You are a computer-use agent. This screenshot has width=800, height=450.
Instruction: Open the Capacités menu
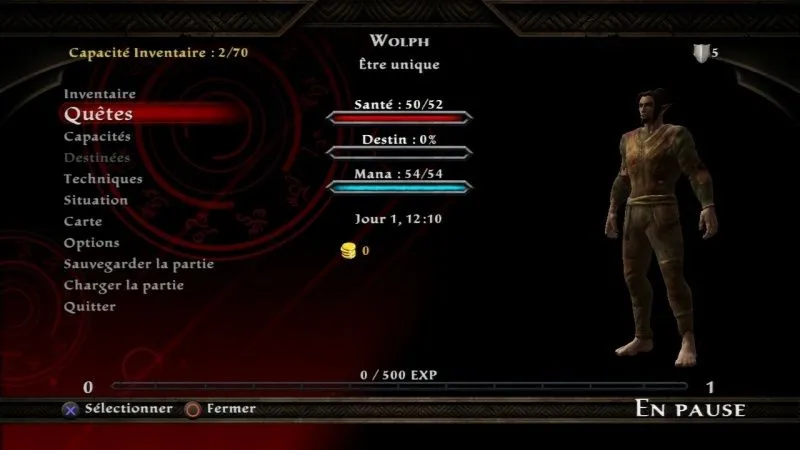pyautogui.click(x=97, y=136)
